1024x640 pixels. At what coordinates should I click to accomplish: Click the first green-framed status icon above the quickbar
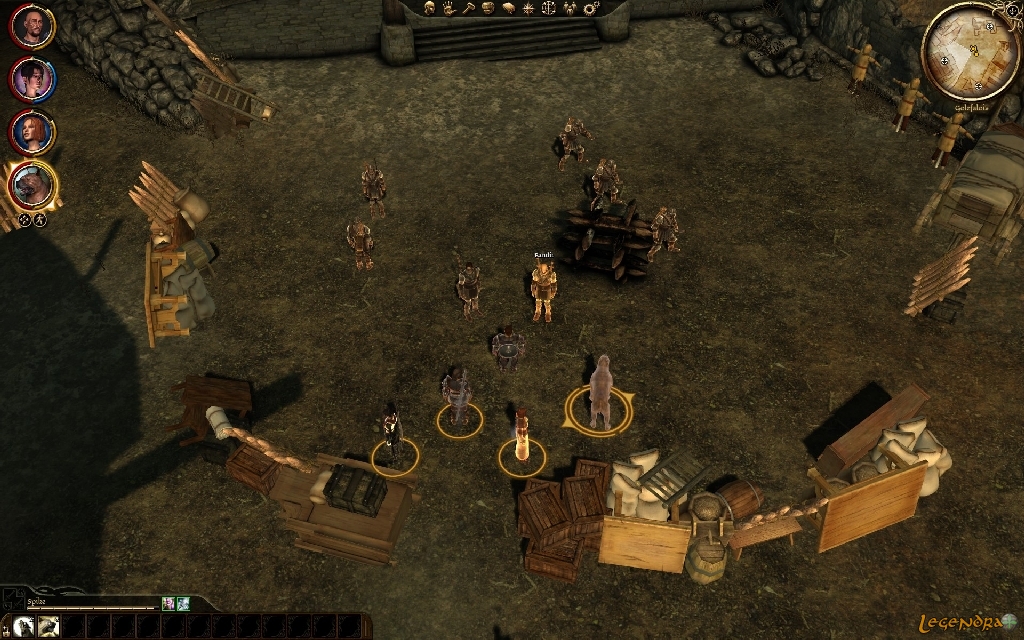[168, 603]
